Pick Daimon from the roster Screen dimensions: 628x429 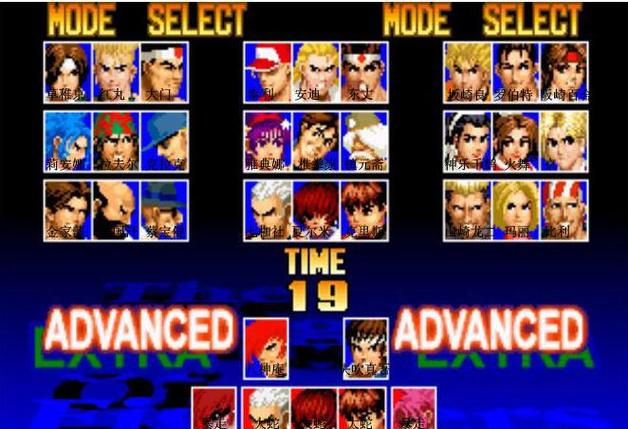(163, 72)
